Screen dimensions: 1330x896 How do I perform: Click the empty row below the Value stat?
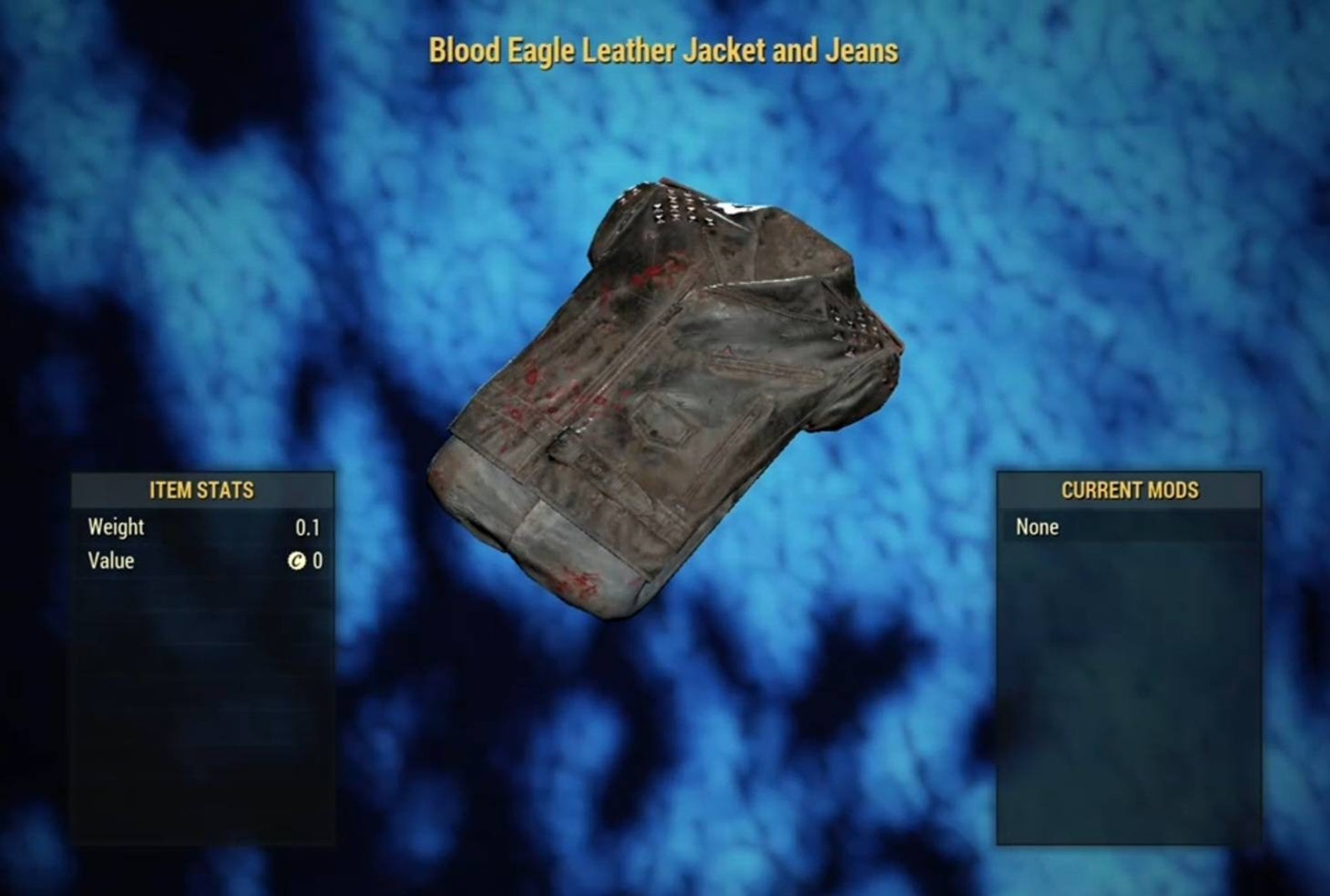201,595
